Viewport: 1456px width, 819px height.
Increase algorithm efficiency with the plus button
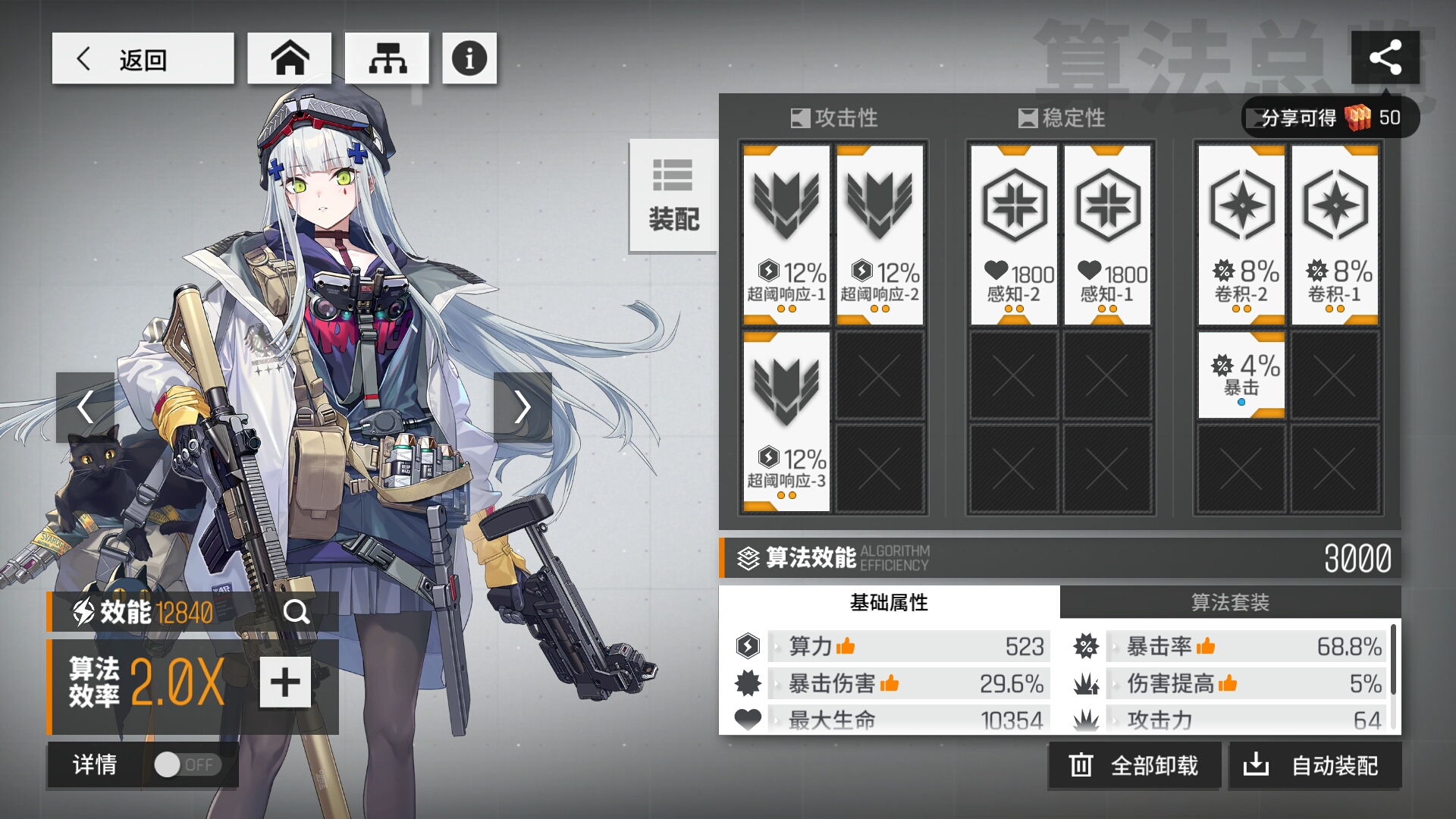pos(285,682)
